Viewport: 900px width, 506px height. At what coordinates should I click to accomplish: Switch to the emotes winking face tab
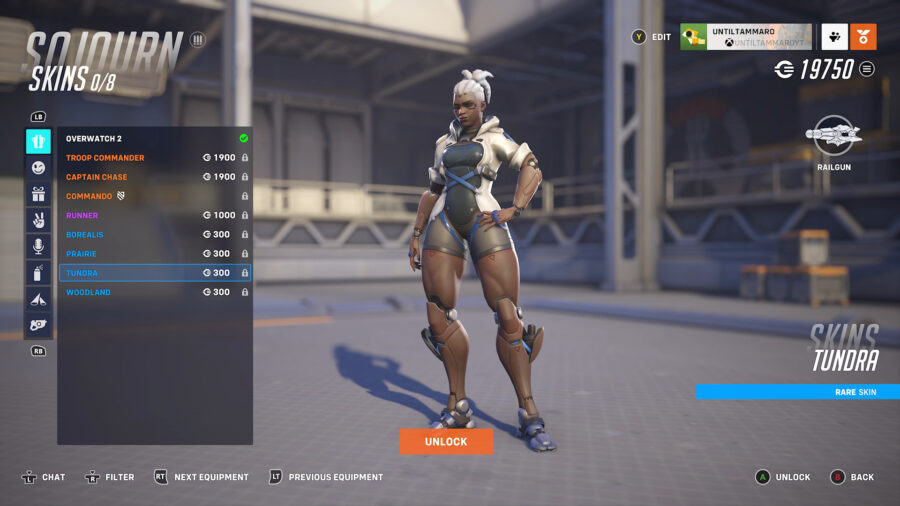(x=38, y=168)
